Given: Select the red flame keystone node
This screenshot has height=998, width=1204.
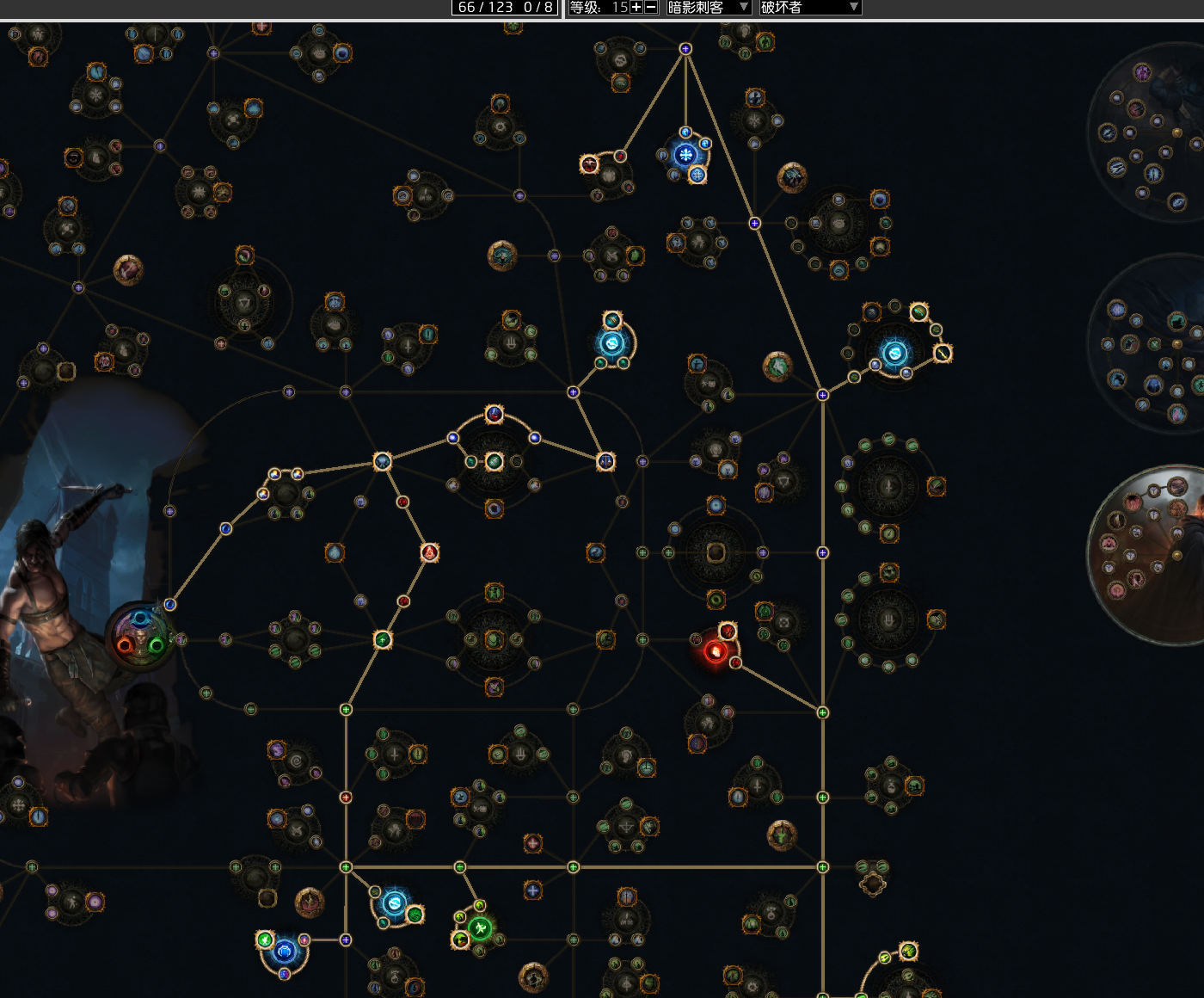Looking at the screenshot, I should 715,650.
